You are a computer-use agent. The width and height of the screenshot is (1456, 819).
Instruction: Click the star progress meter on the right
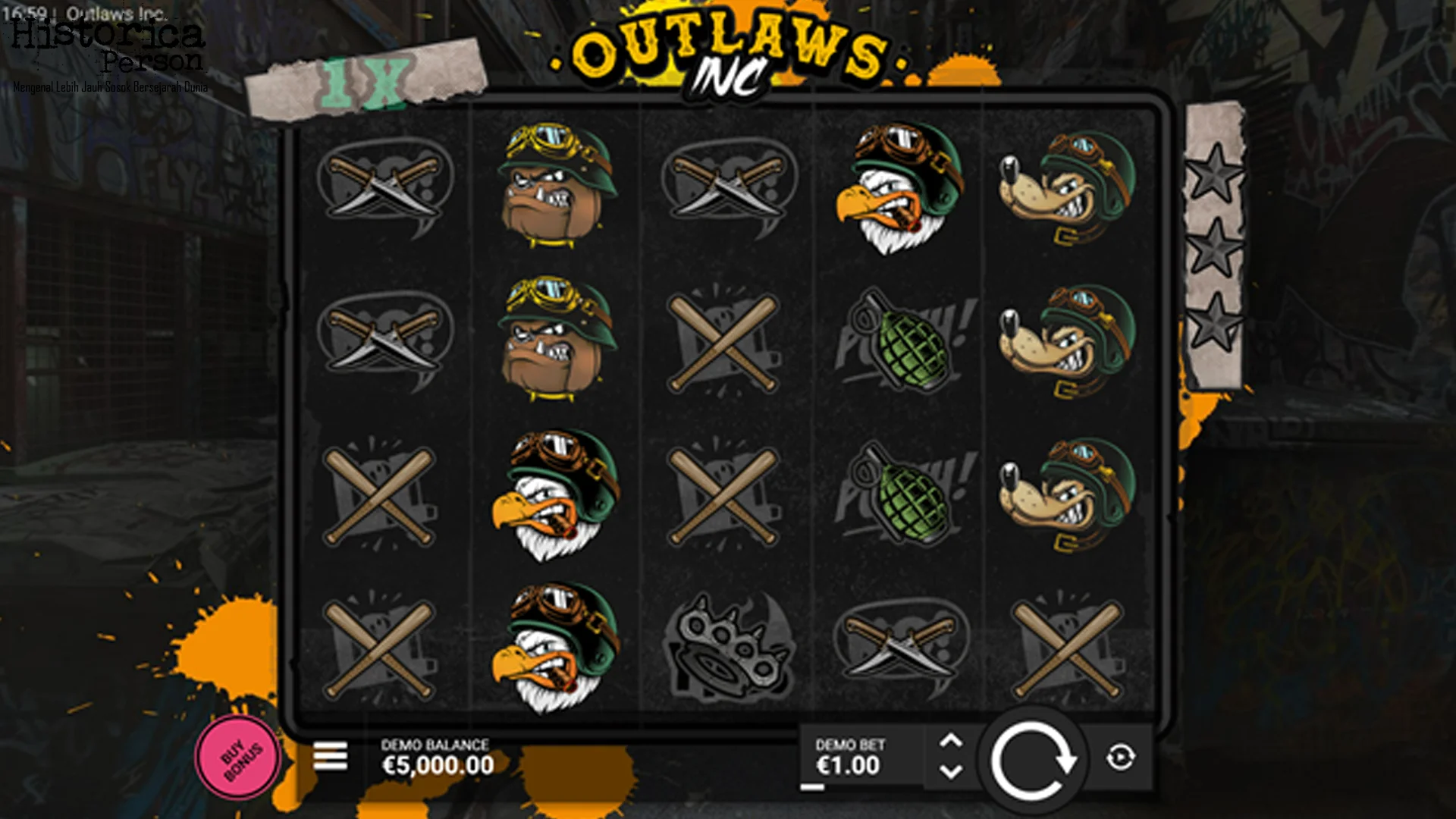(1213, 243)
